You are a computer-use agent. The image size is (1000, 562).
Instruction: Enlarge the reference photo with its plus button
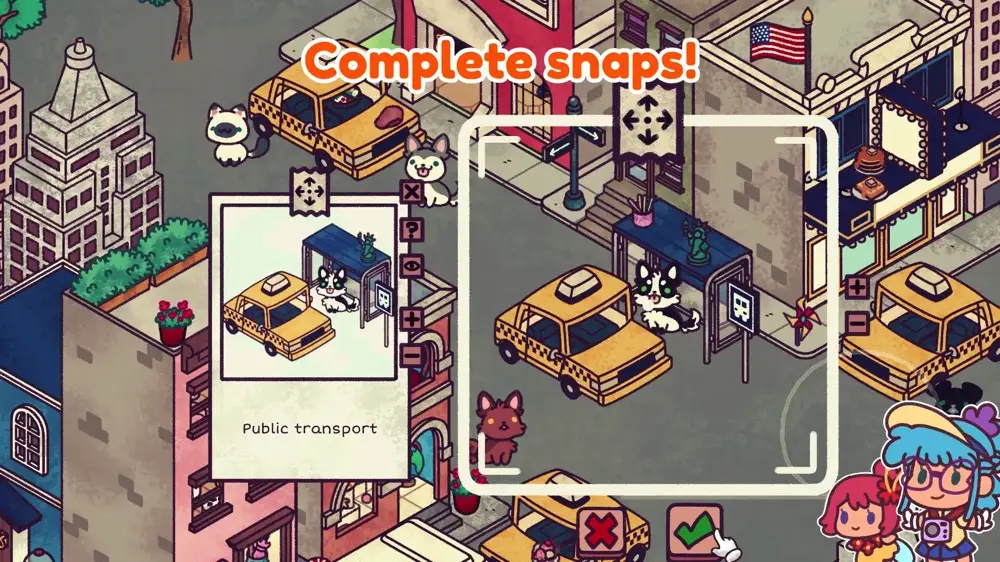coord(411,320)
